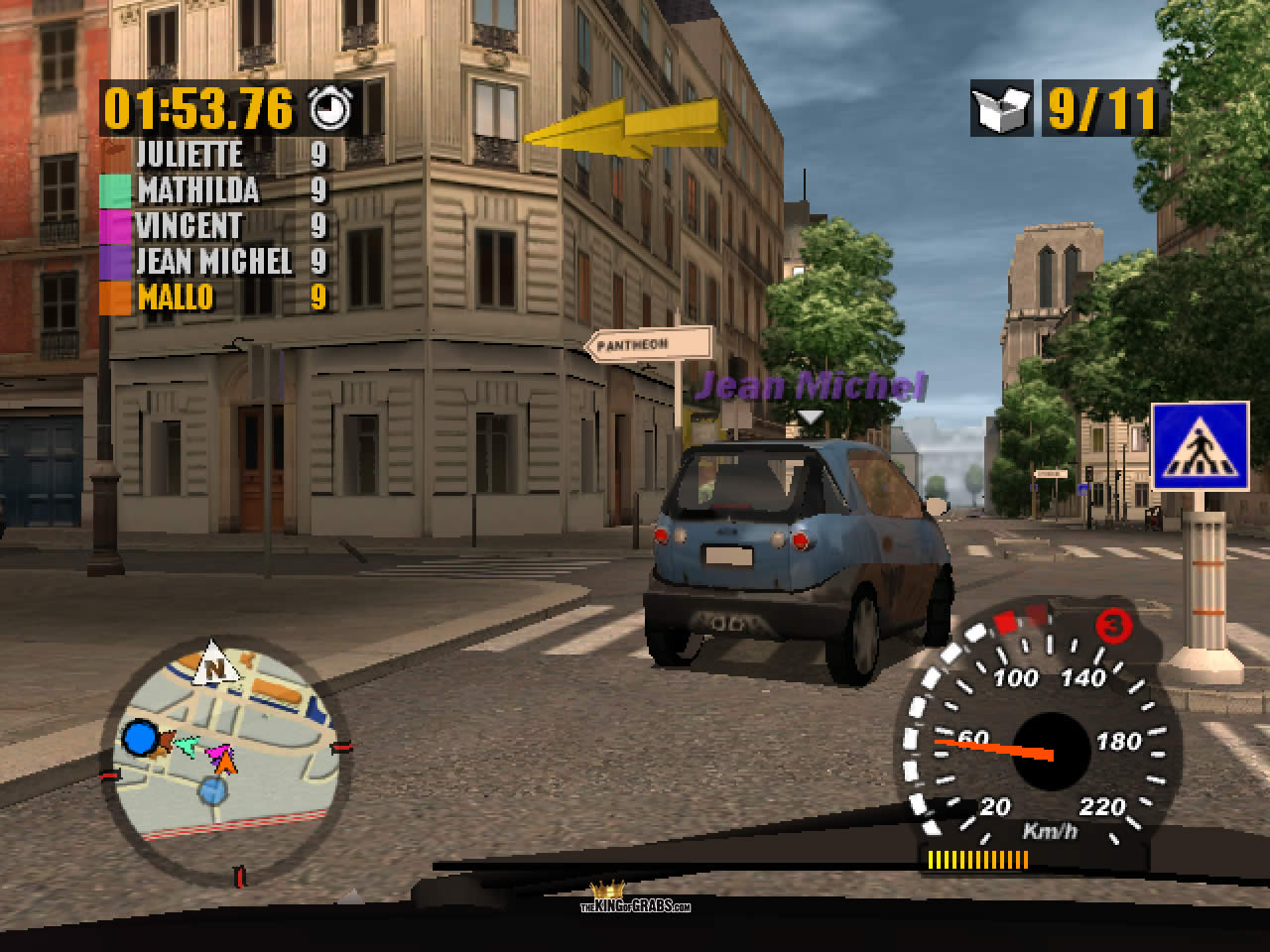
Task: Click the large blue dot on minimap
Action: point(140,738)
